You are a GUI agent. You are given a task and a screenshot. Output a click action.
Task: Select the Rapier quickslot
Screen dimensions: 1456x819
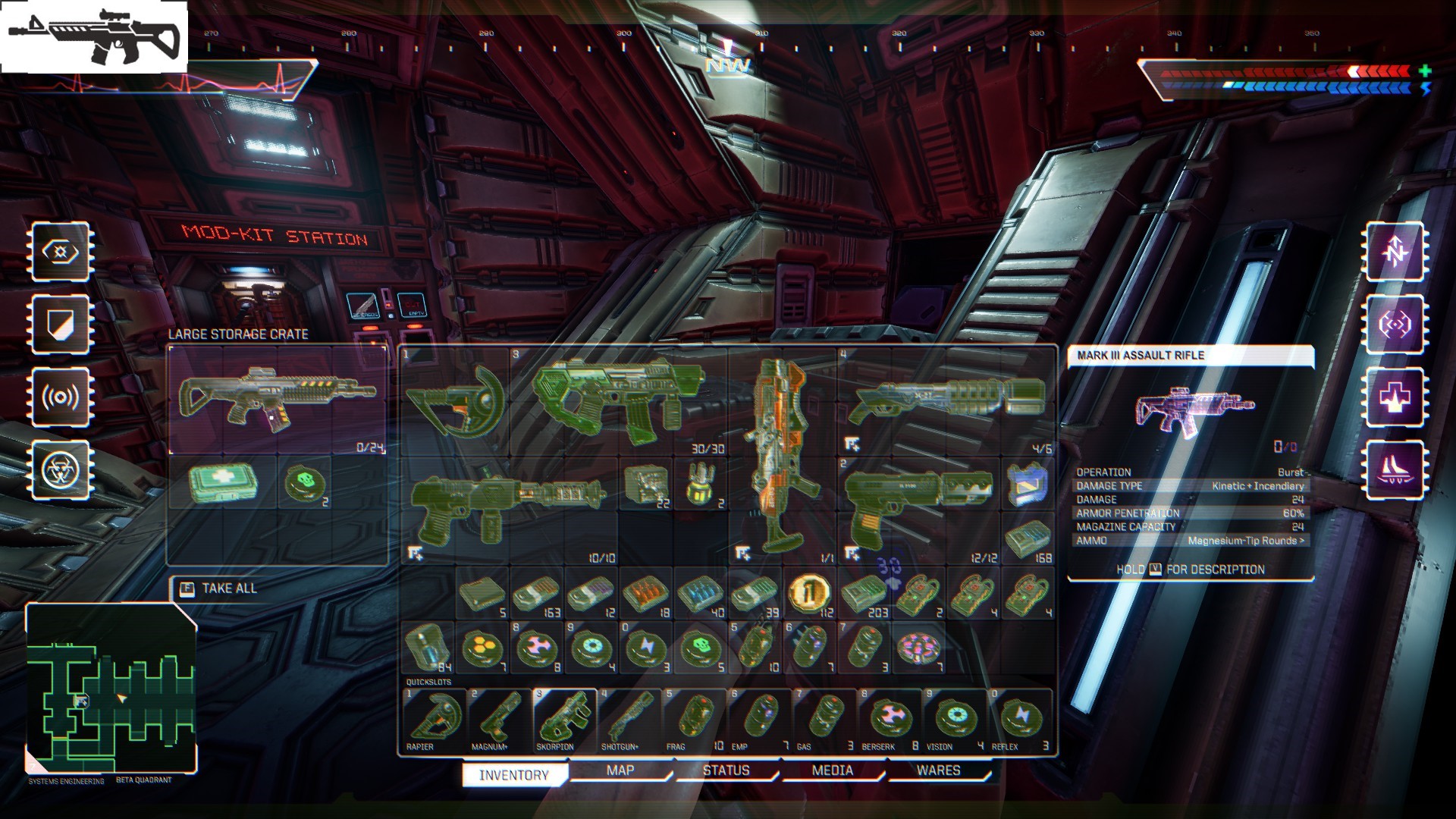433,719
